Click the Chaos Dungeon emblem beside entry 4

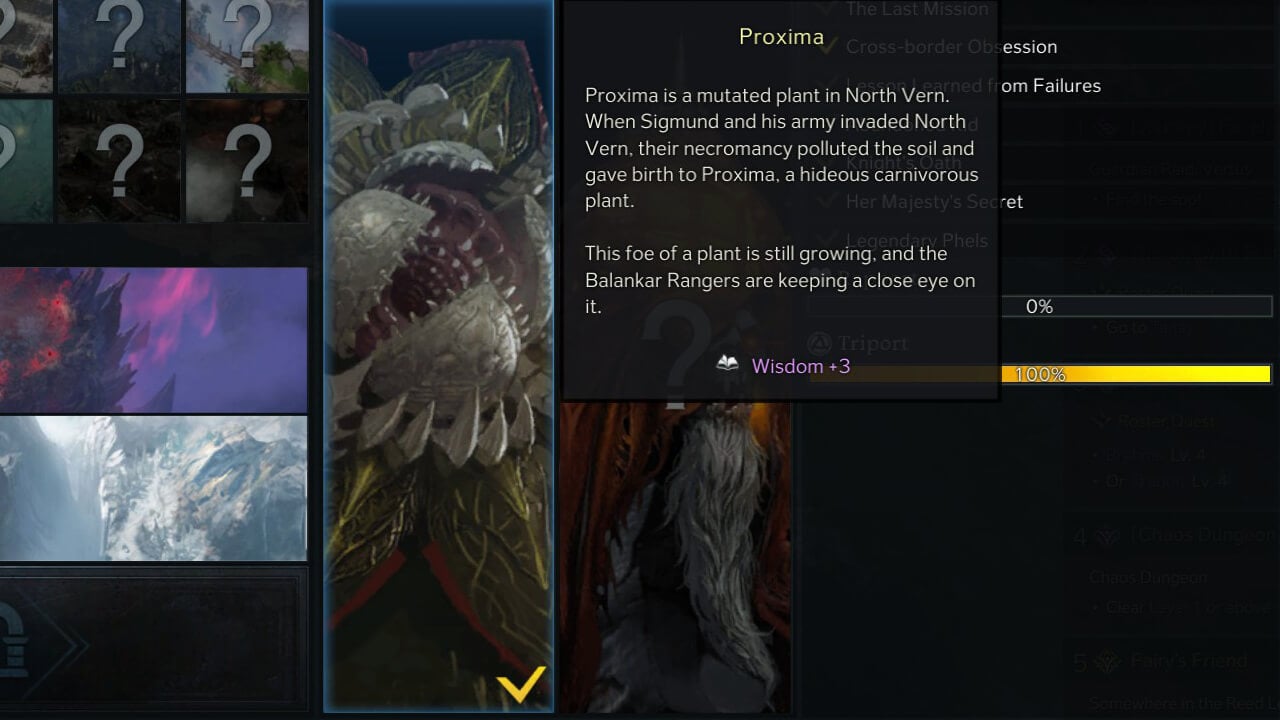(1107, 536)
